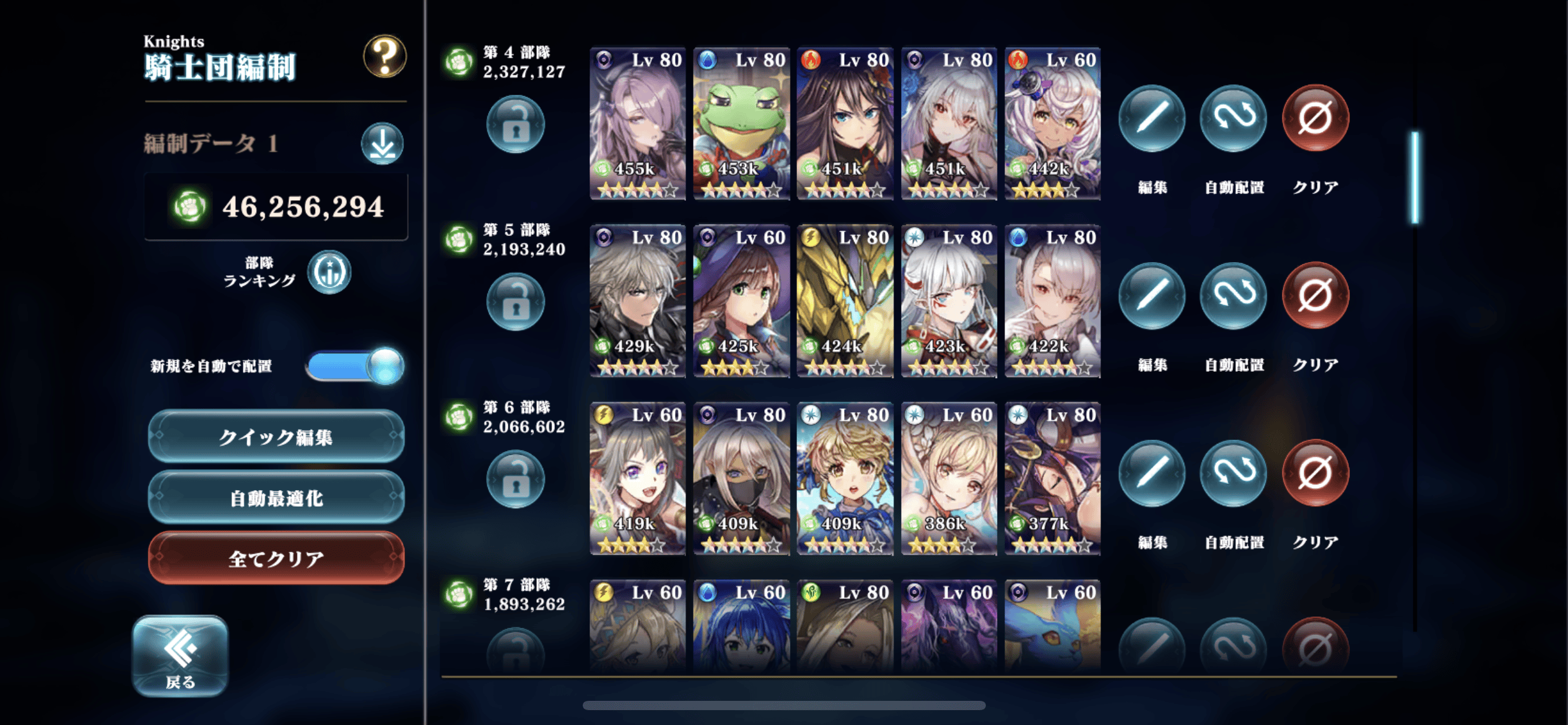Image resolution: width=1568 pixels, height=725 pixels.
Task: Edit squad 4 with the pencil button
Action: pos(1152,118)
